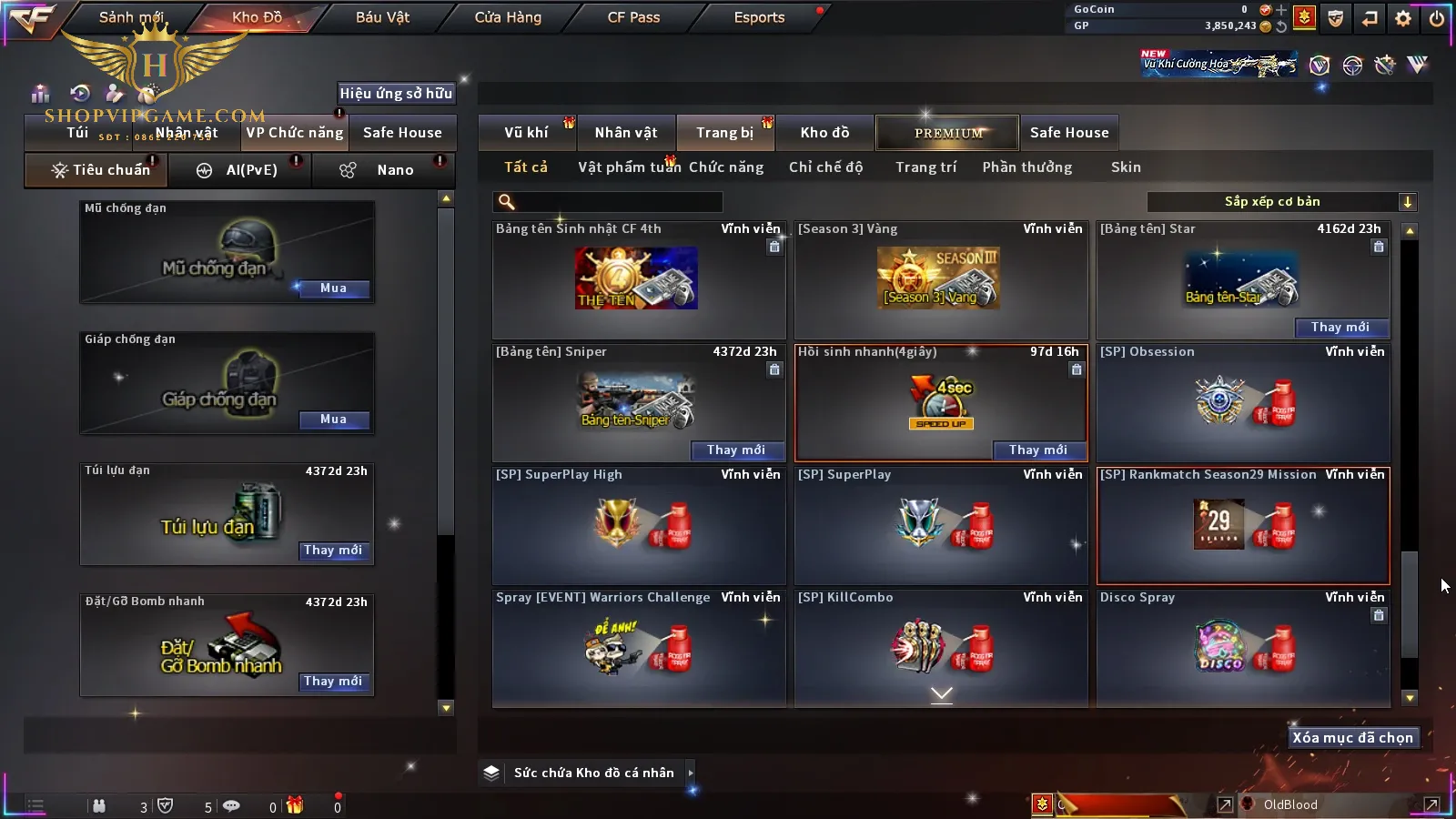Select the Disco Spray item
Image resolution: width=1456 pixels, height=819 pixels.
click(x=1242, y=646)
